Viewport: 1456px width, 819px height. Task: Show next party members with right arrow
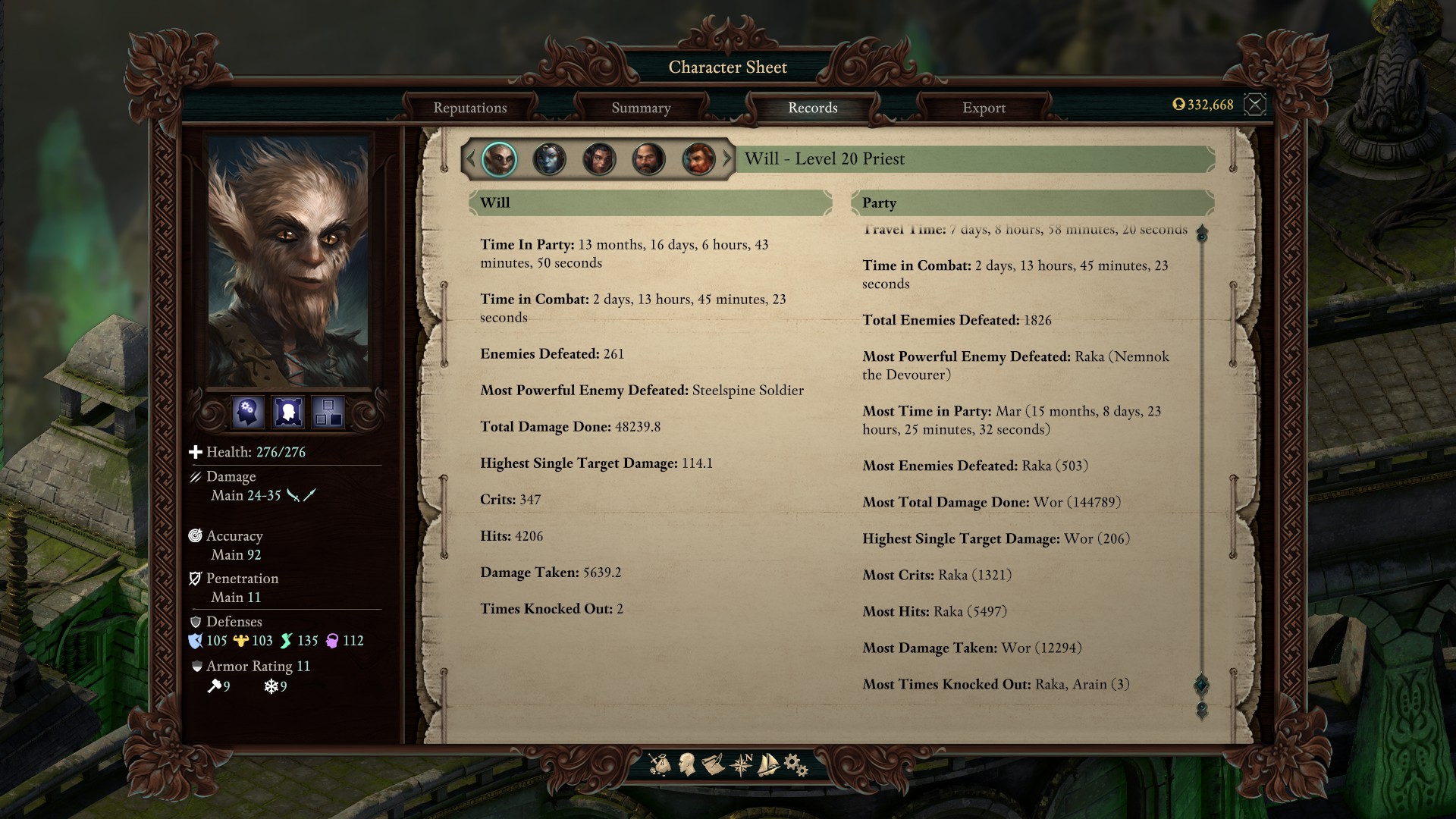click(727, 159)
